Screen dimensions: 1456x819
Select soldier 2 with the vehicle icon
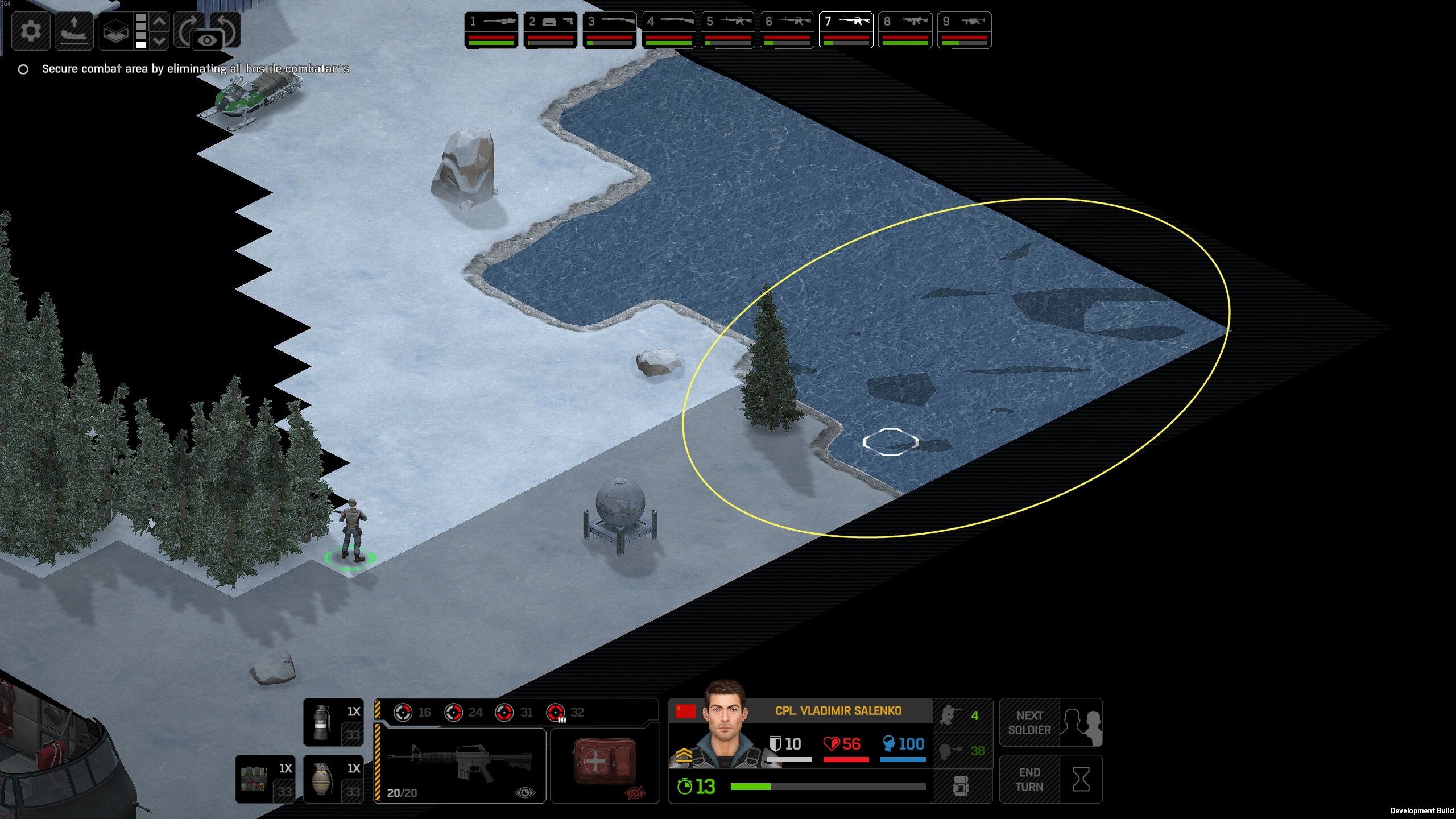(x=550, y=30)
